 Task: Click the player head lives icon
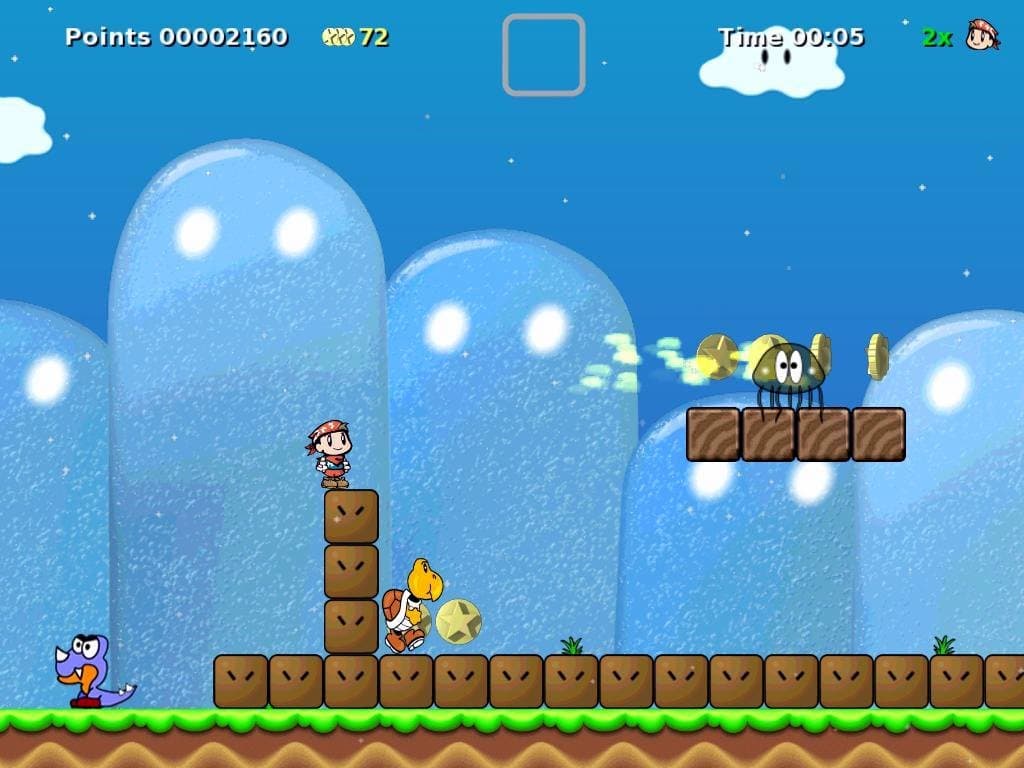982,35
